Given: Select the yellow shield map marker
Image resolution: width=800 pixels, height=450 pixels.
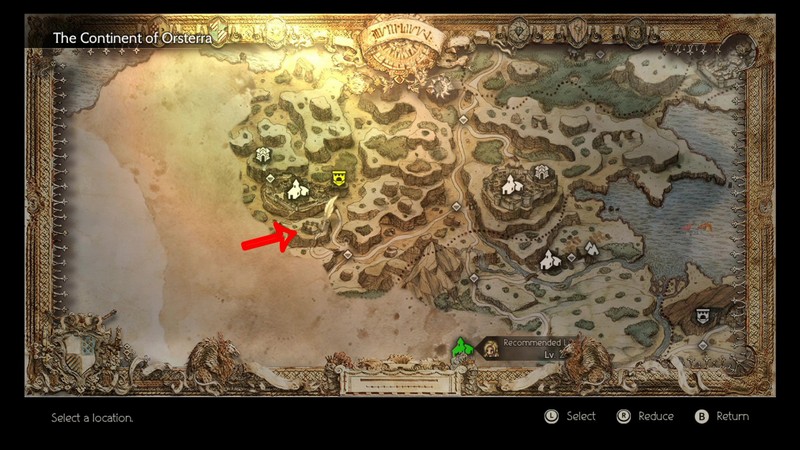Looking at the screenshot, I should click(338, 178).
